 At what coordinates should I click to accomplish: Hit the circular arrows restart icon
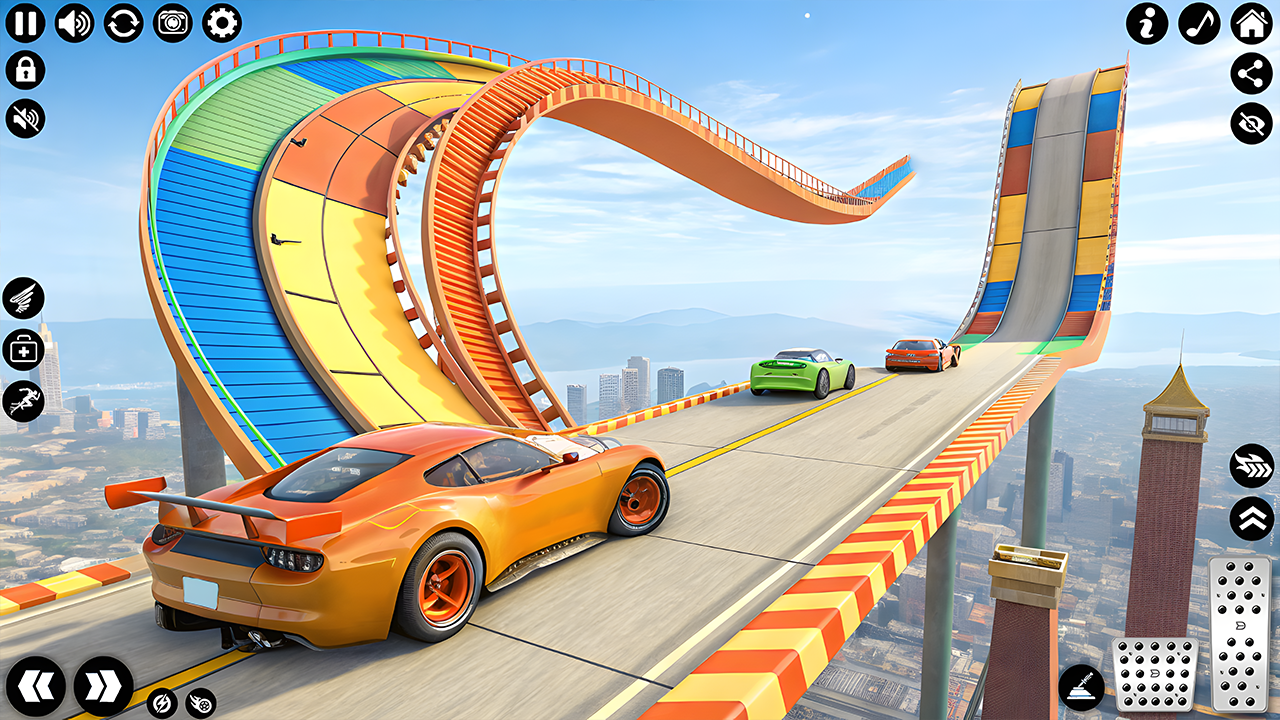click(123, 23)
